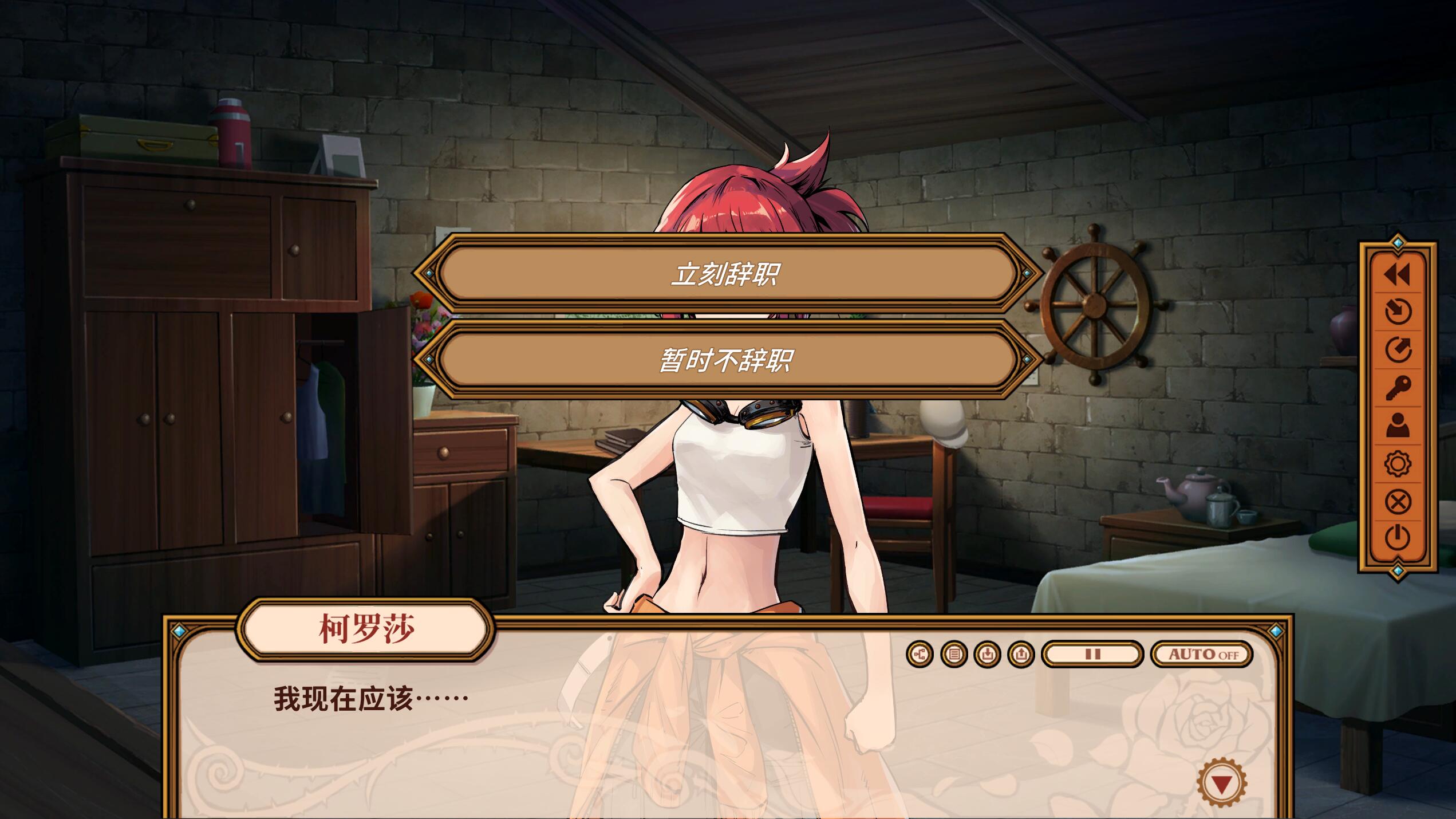Click the pause bar button in the dialogue box
The image size is (1456, 819).
[x=1092, y=654]
